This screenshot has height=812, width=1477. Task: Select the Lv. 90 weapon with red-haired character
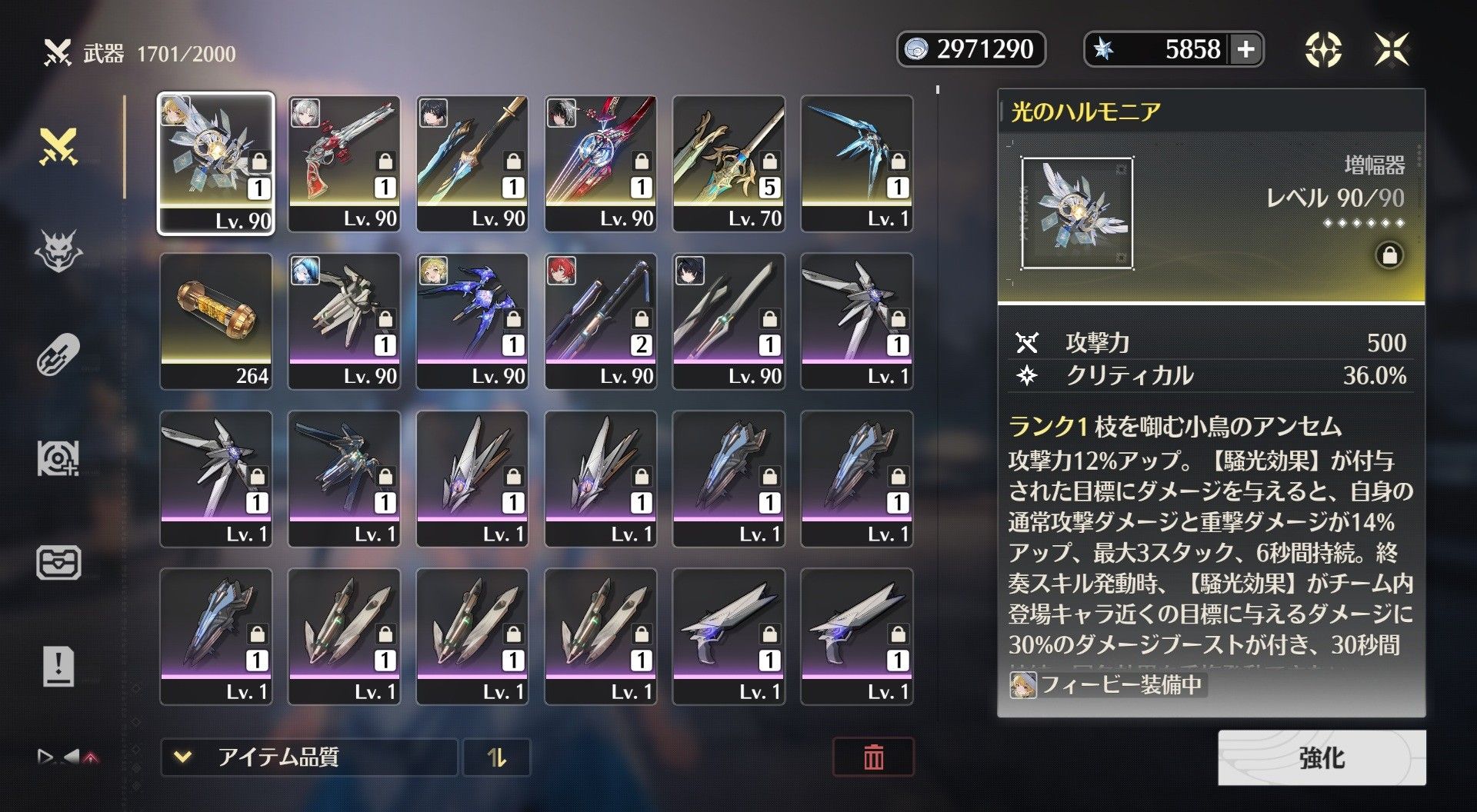point(600,321)
